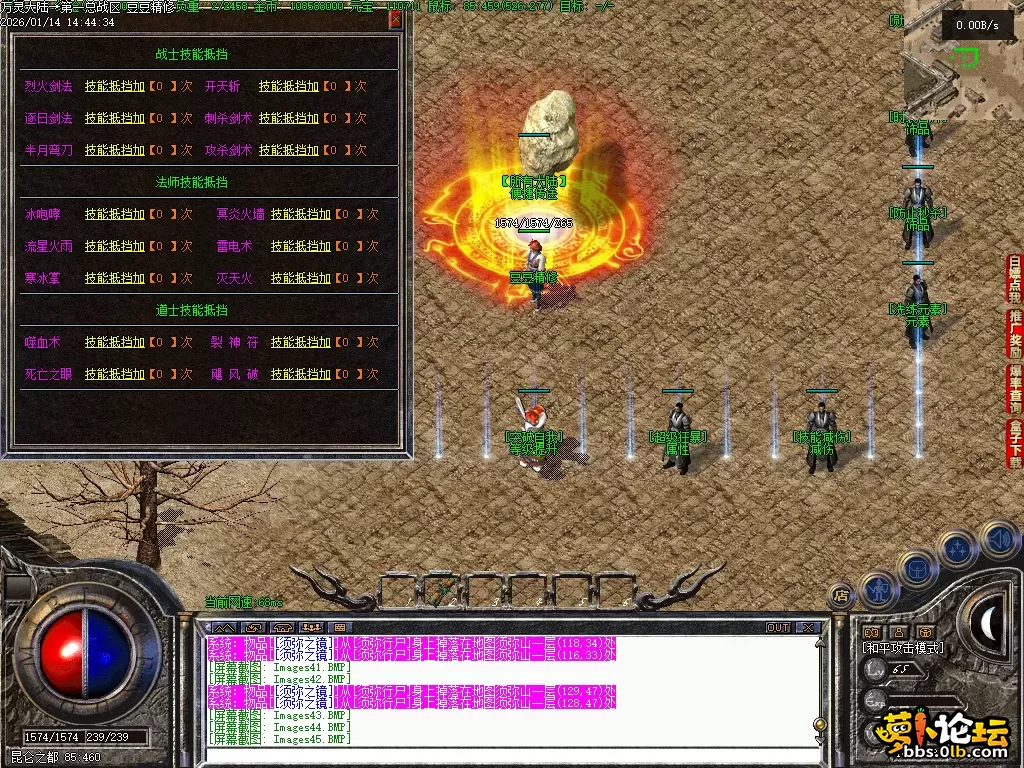Open the bag inventory round button
The width and height of the screenshot is (1024, 768).
[917, 566]
